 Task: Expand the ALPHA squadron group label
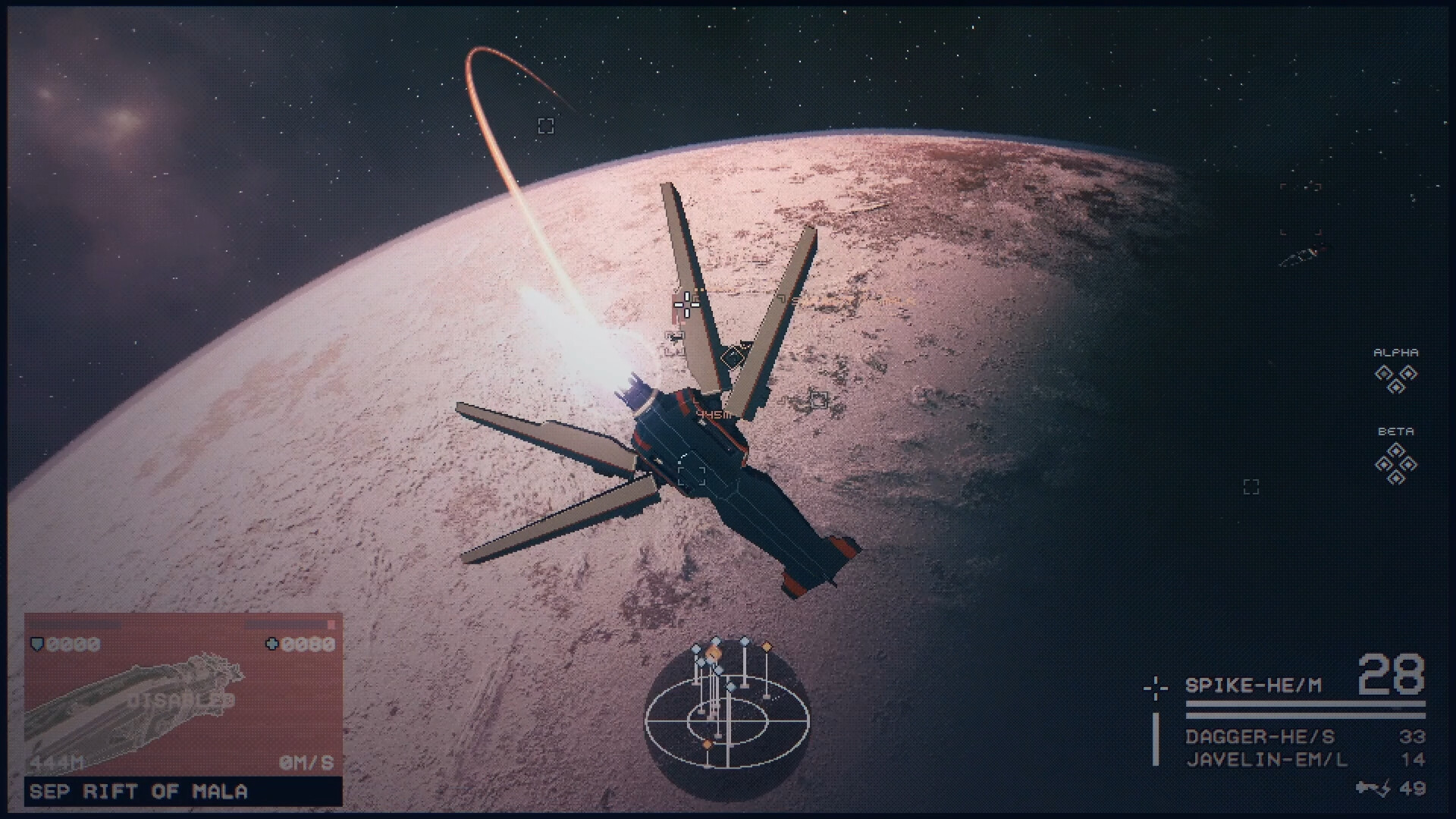point(1398,351)
